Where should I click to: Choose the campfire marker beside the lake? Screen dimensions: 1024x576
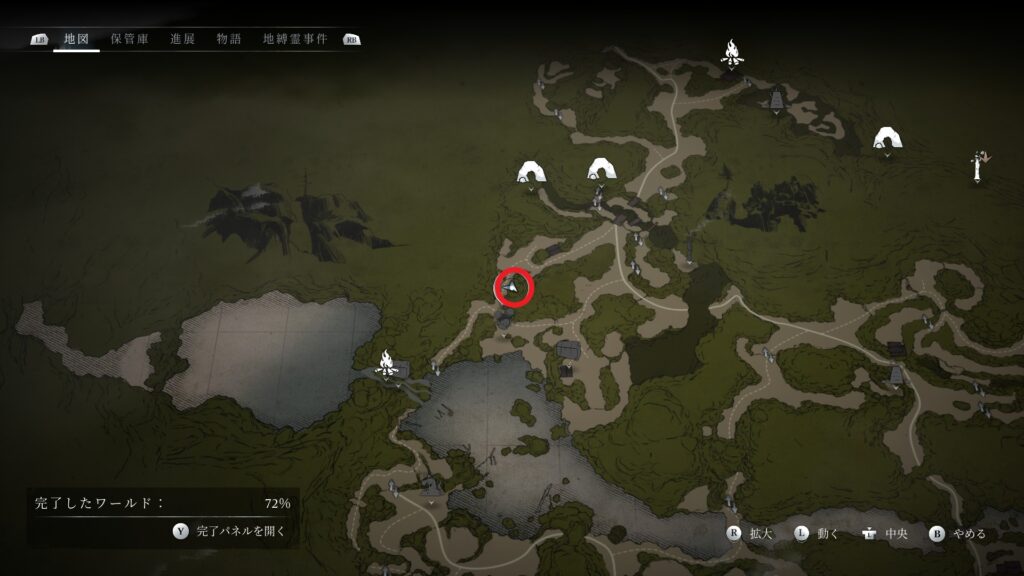click(387, 363)
